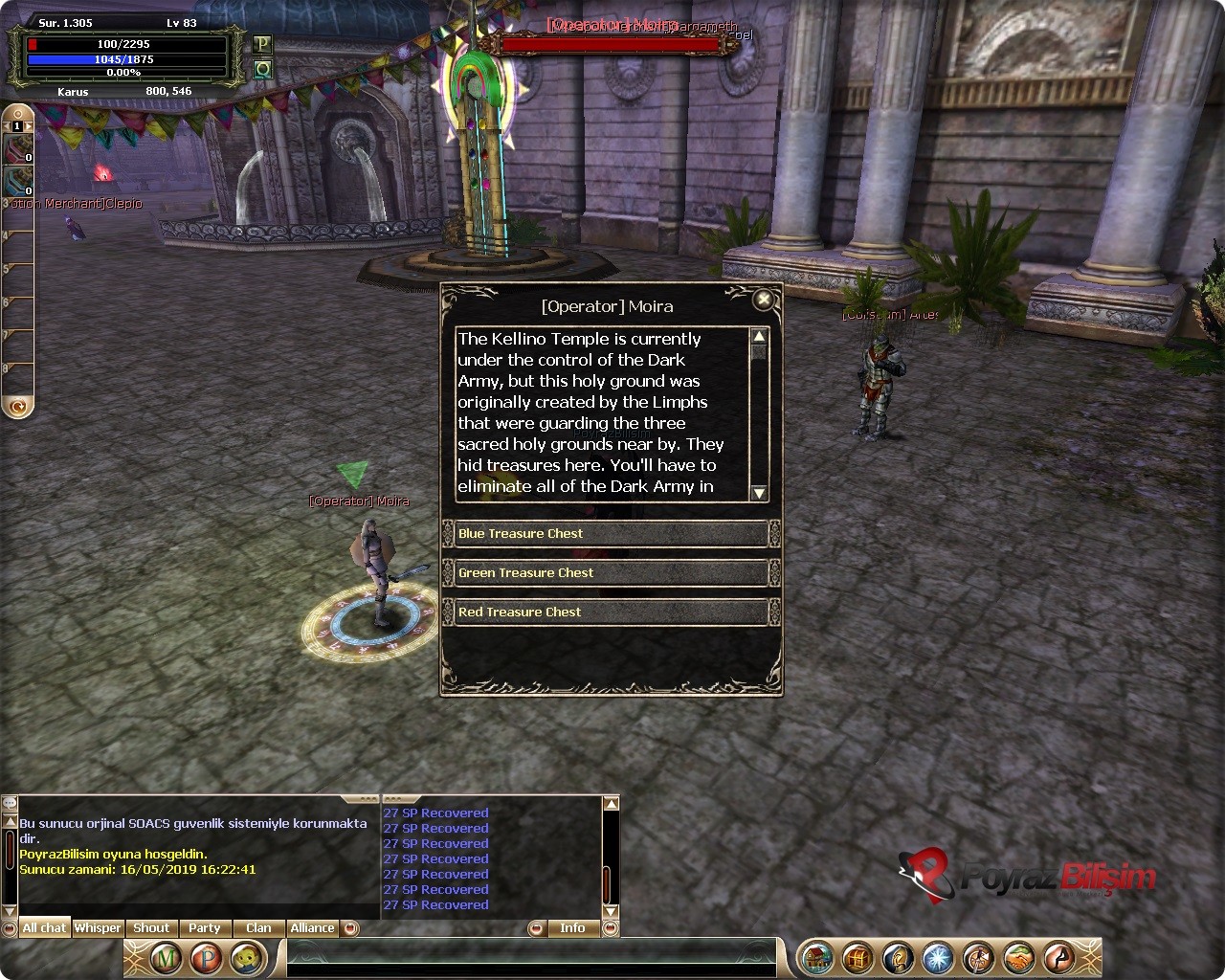Switch to the All chat tab

[x=44, y=928]
